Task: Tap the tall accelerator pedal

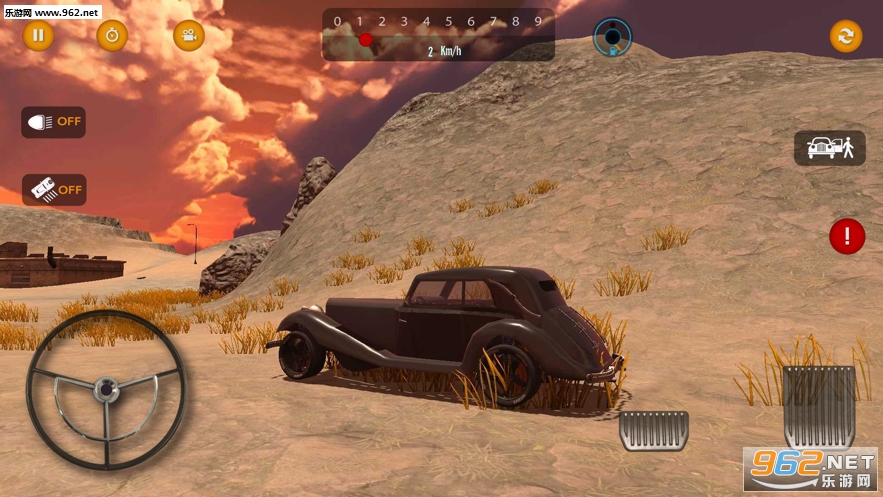Action: (818, 406)
